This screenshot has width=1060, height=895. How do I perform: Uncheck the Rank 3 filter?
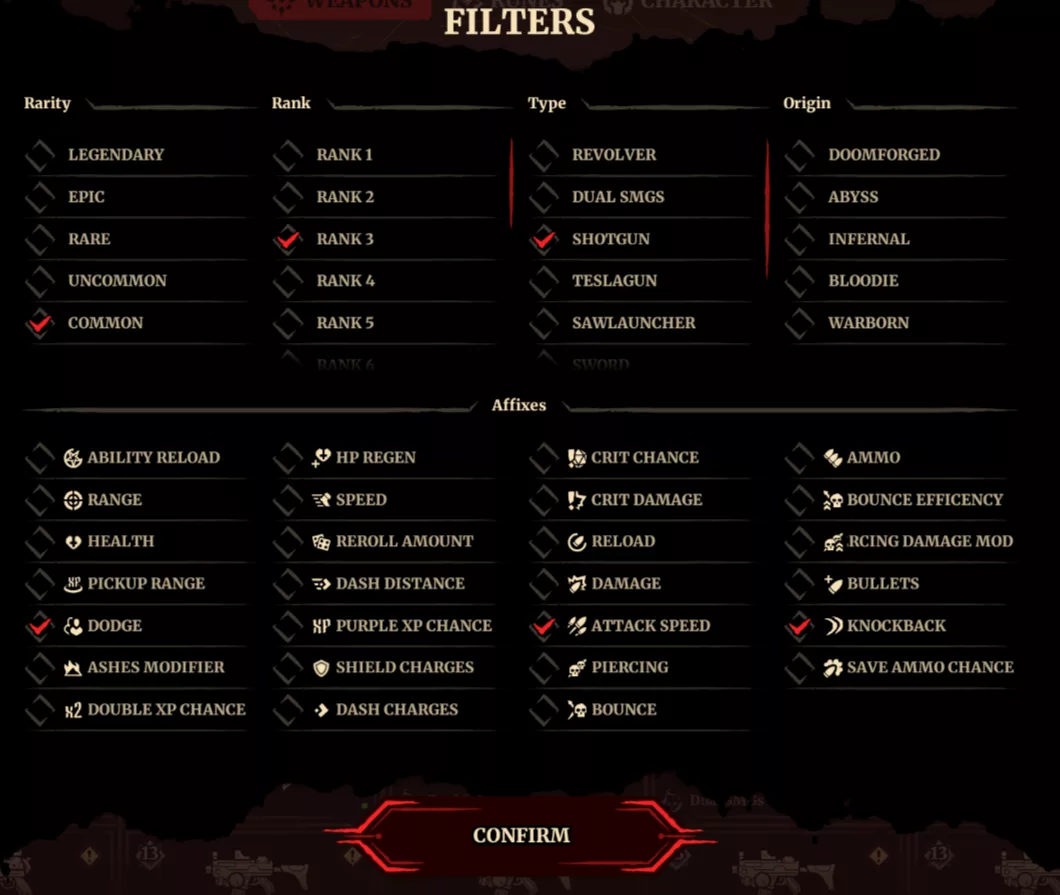pos(288,239)
